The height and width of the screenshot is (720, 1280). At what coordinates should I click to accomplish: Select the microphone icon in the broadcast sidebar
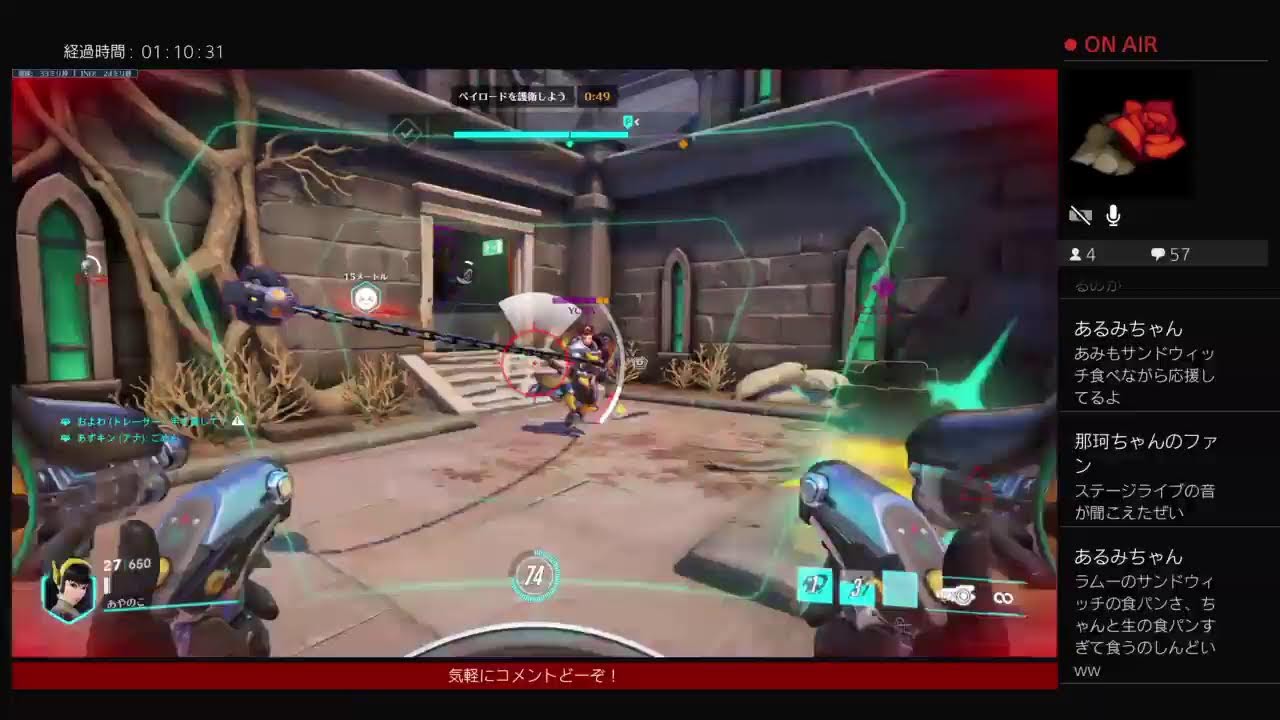1113,213
